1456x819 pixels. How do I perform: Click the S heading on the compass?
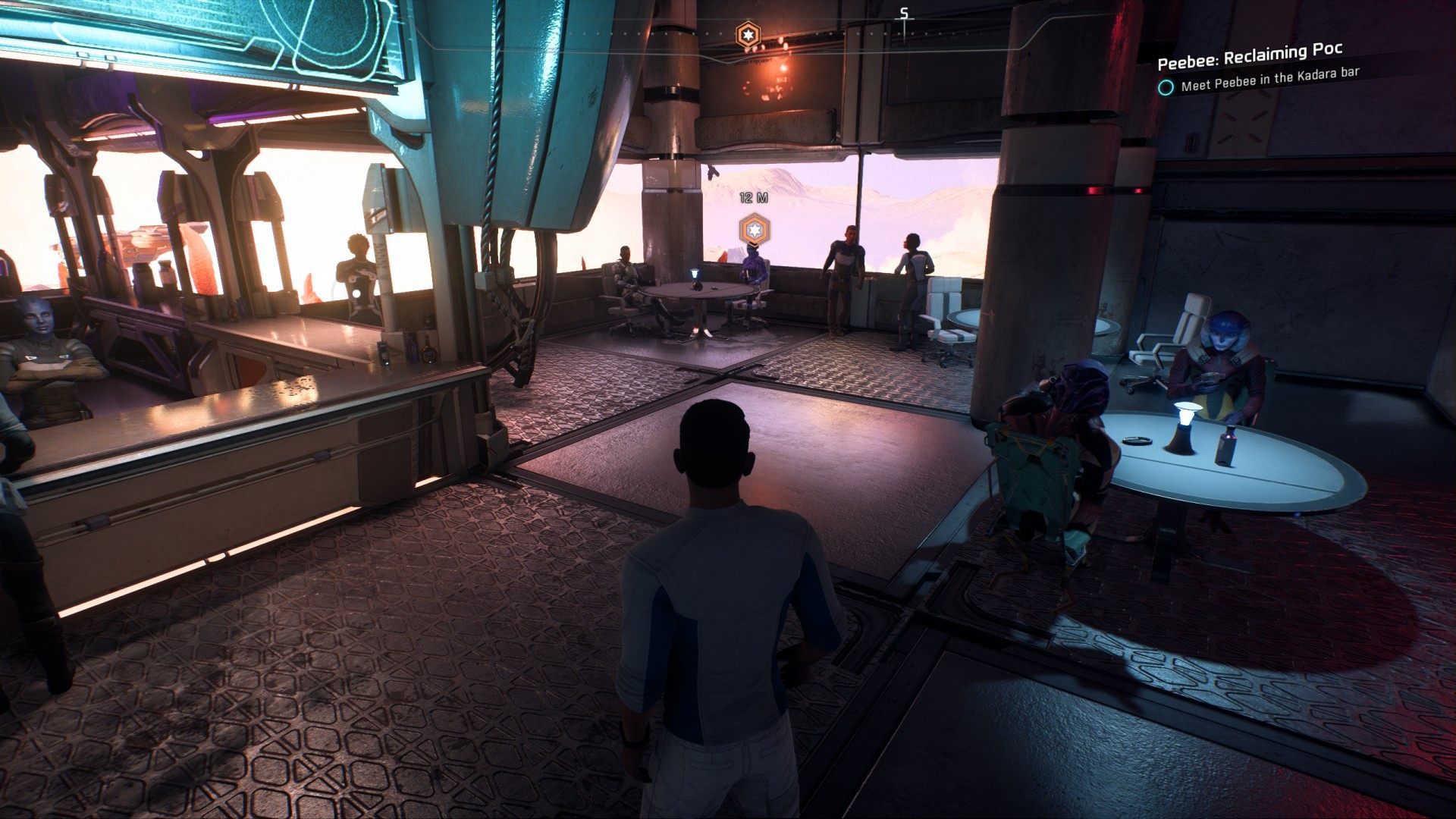point(904,14)
